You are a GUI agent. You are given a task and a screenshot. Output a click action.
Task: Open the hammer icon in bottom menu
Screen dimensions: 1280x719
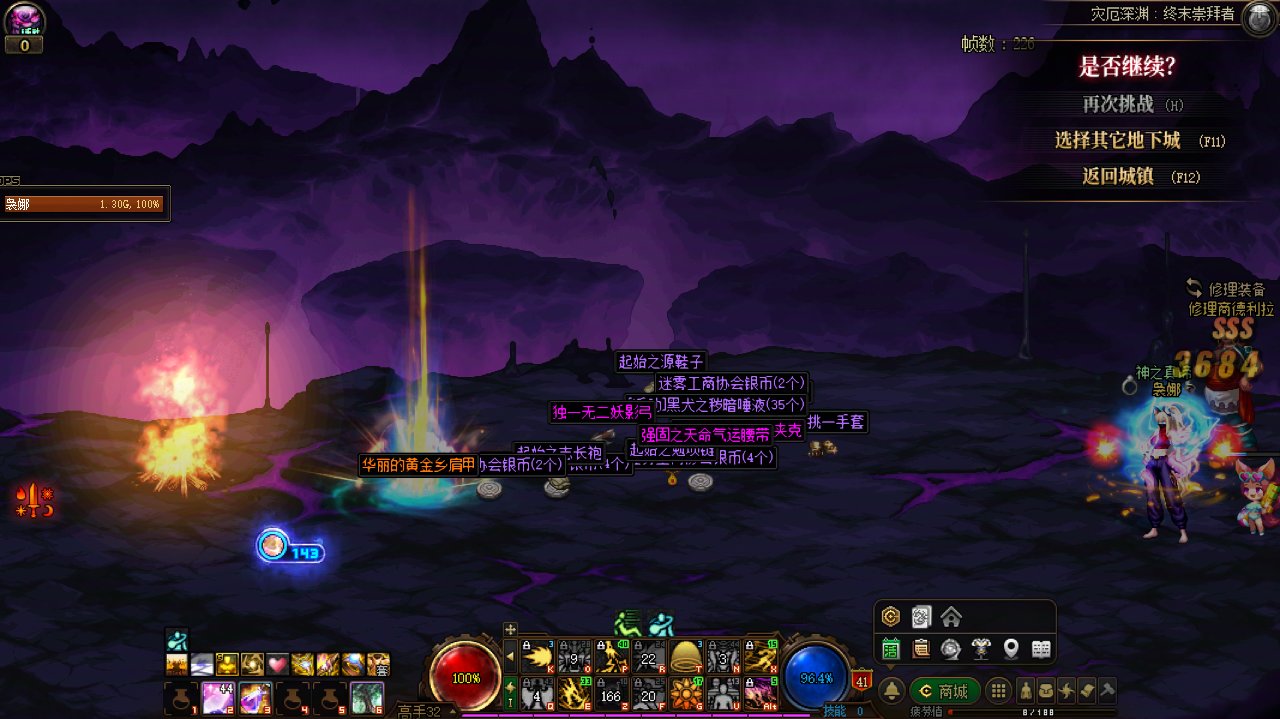point(1107,691)
